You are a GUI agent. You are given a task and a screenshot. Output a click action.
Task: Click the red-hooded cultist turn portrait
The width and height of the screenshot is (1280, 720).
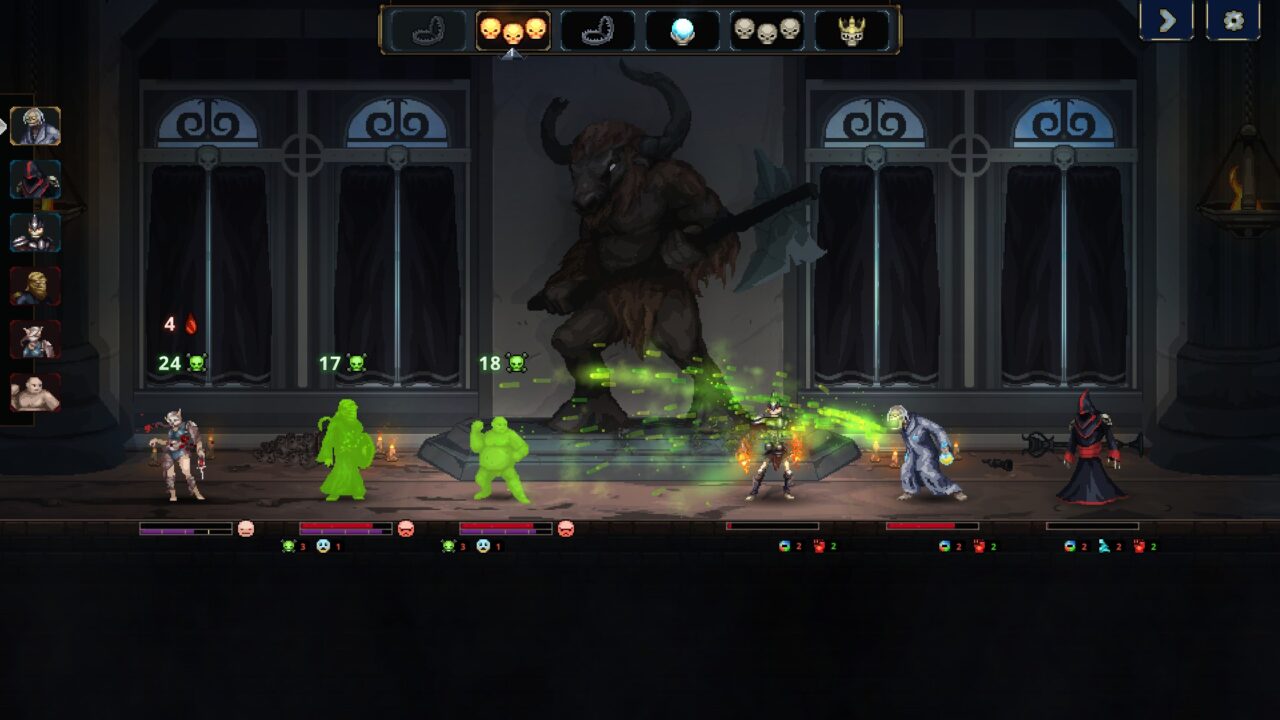tap(36, 180)
